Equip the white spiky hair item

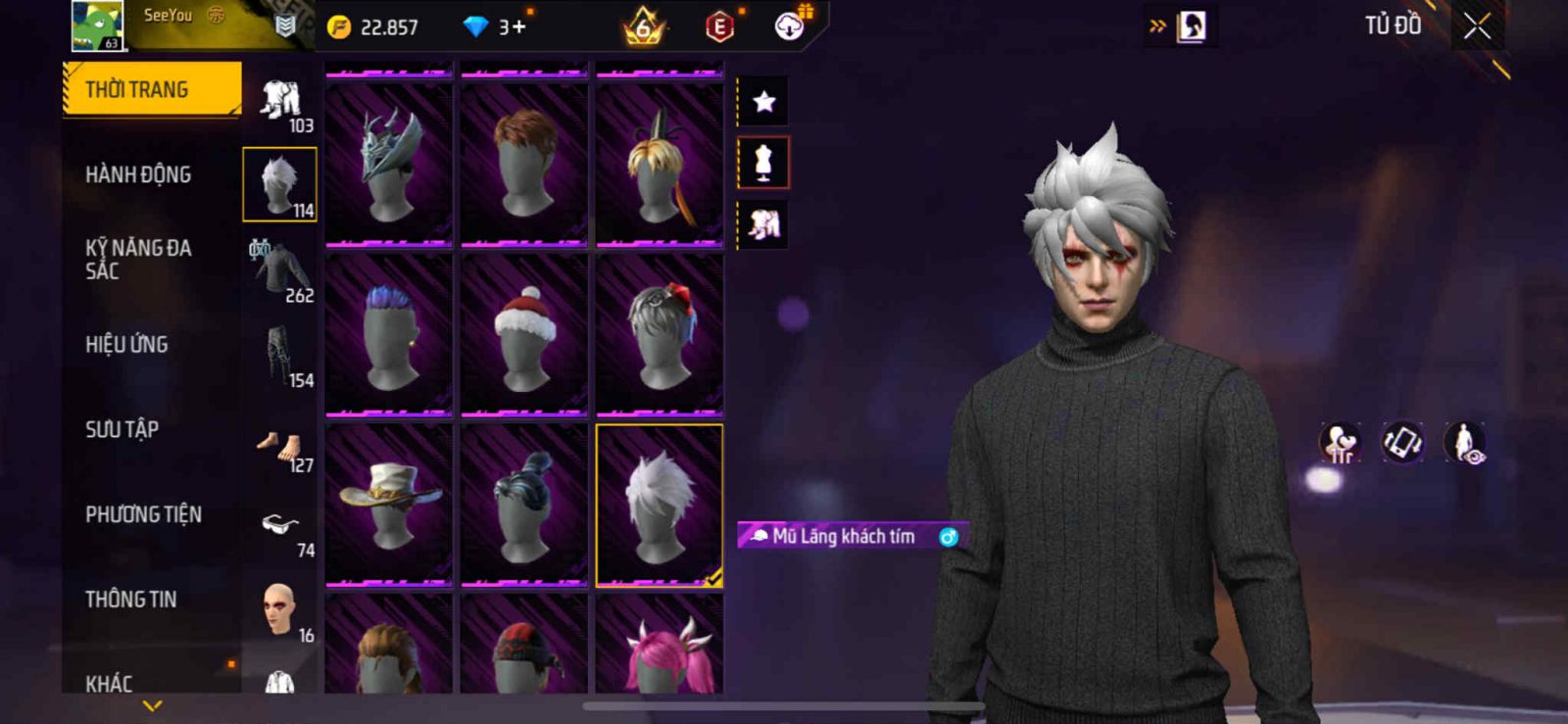[660, 505]
